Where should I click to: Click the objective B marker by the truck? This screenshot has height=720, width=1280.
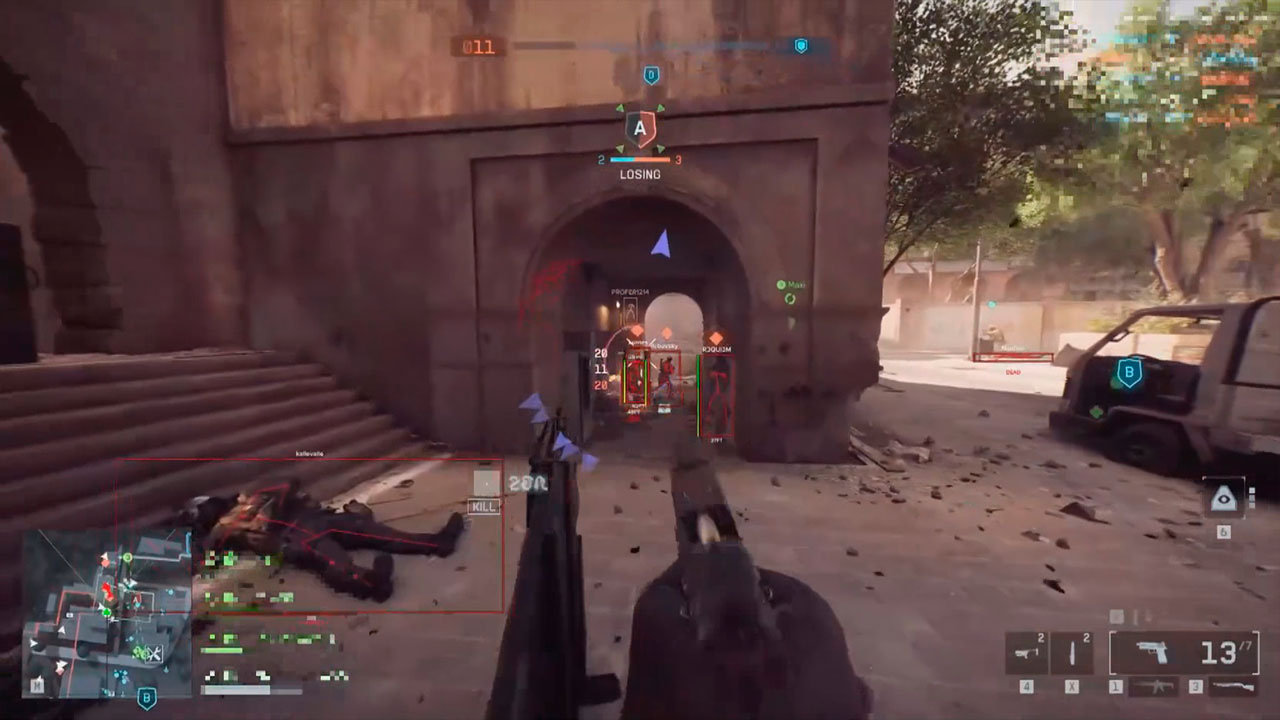tap(1129, 374)
